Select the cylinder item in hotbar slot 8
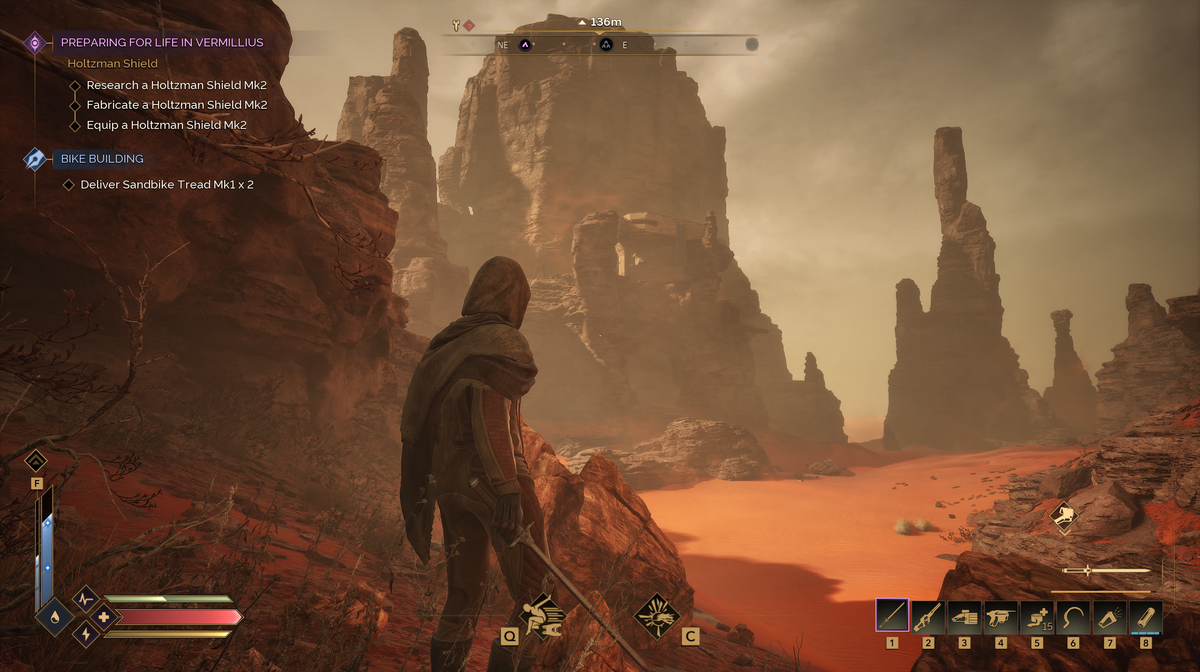1200x672 pixels. click(x=1145, y=615)
